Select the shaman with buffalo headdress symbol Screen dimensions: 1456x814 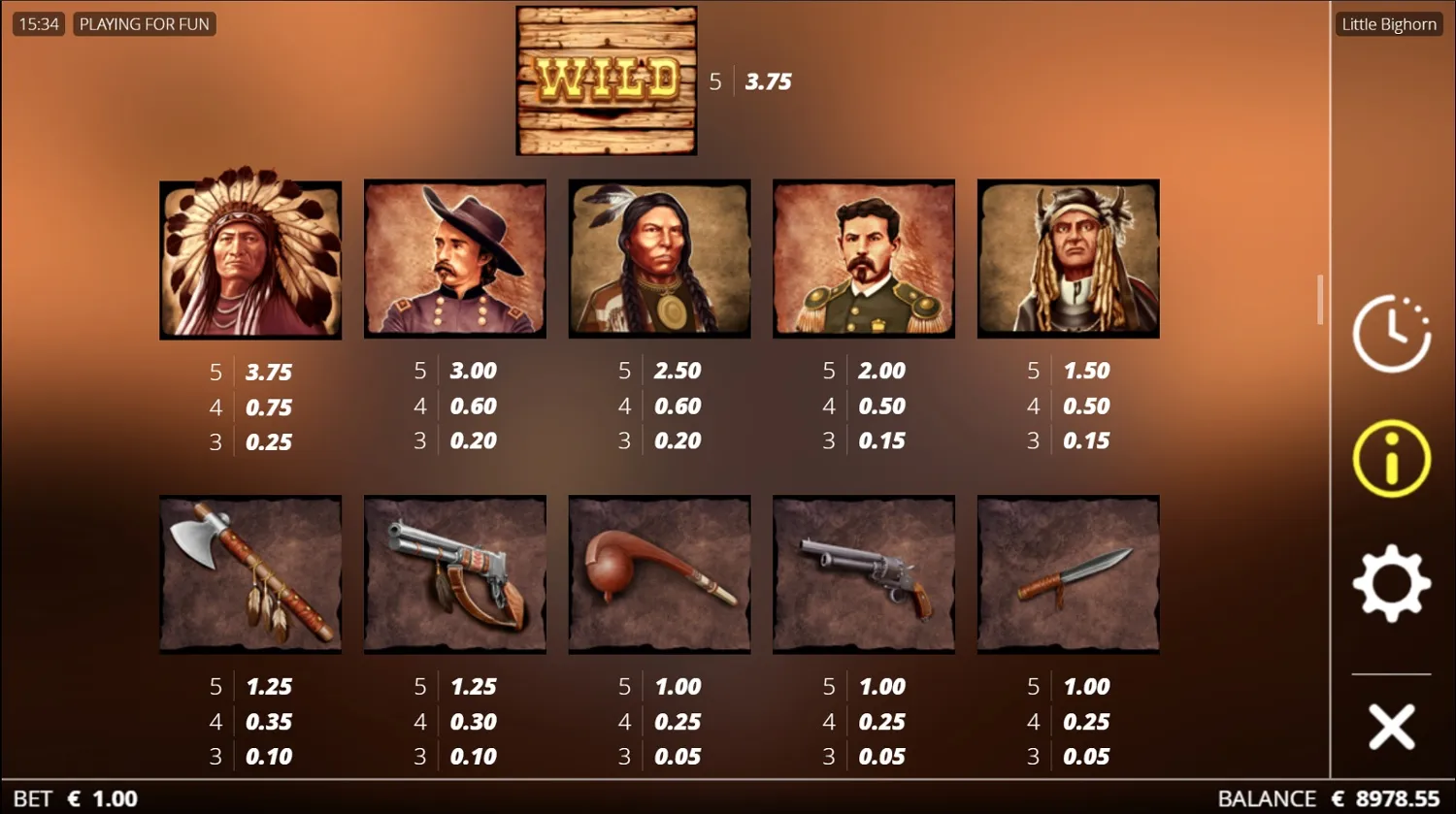(1068, 258)
